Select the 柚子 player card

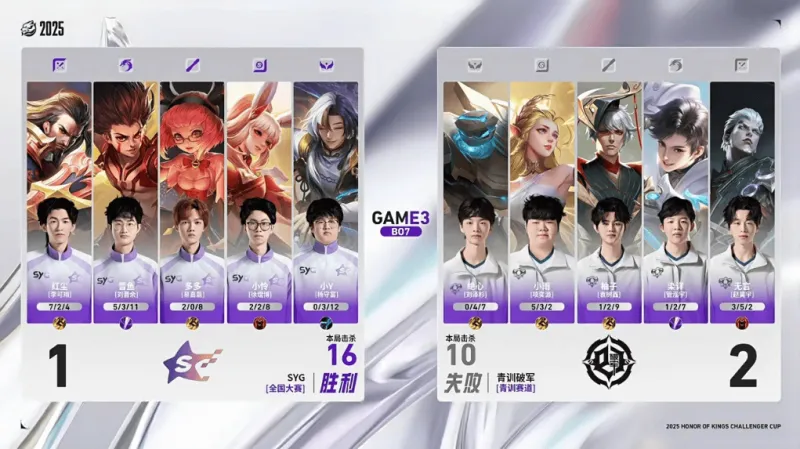610,200
